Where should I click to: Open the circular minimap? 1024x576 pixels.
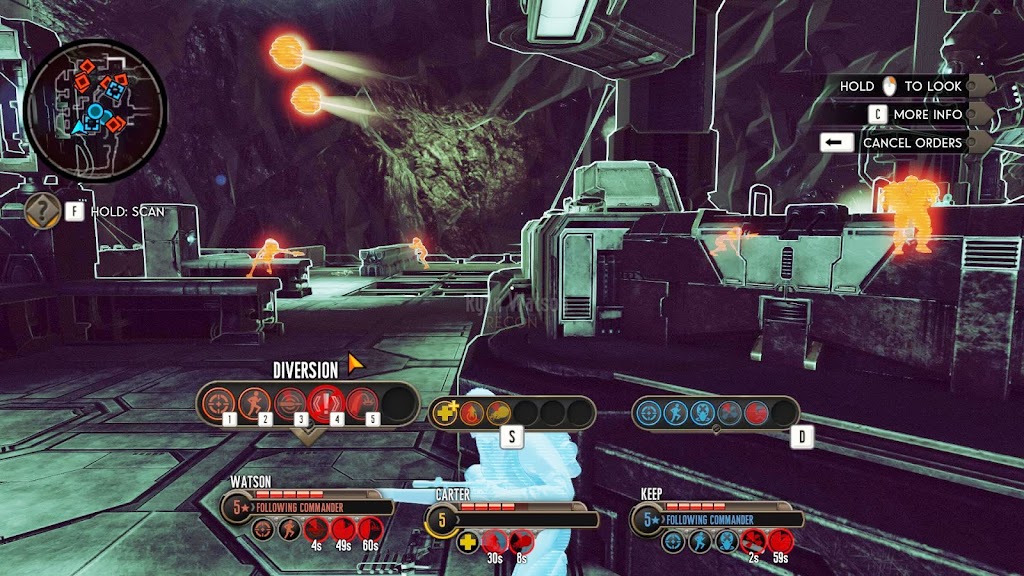click(94, 104)
